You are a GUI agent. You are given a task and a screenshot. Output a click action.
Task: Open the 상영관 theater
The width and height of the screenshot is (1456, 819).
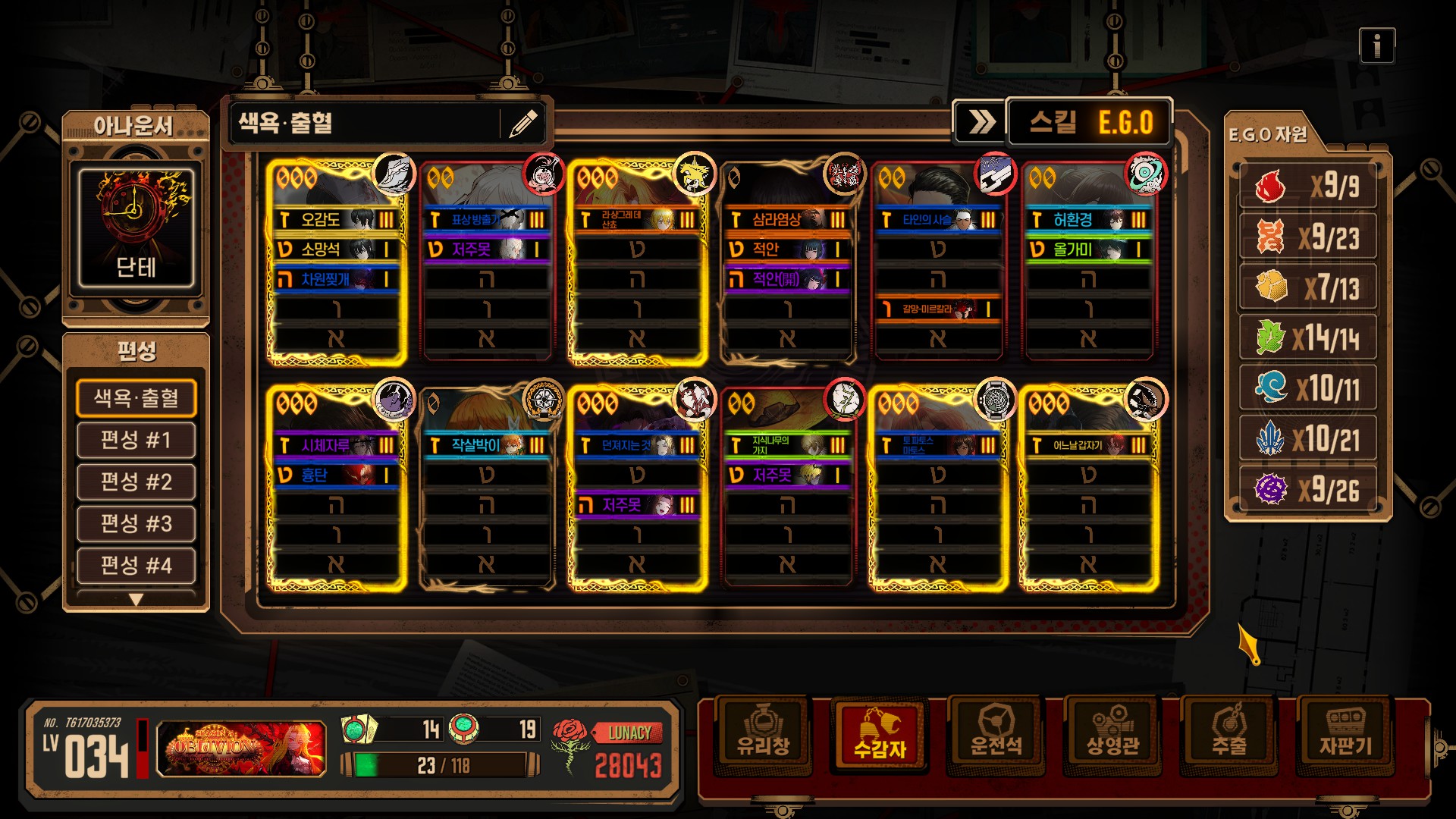[1112, 733]
